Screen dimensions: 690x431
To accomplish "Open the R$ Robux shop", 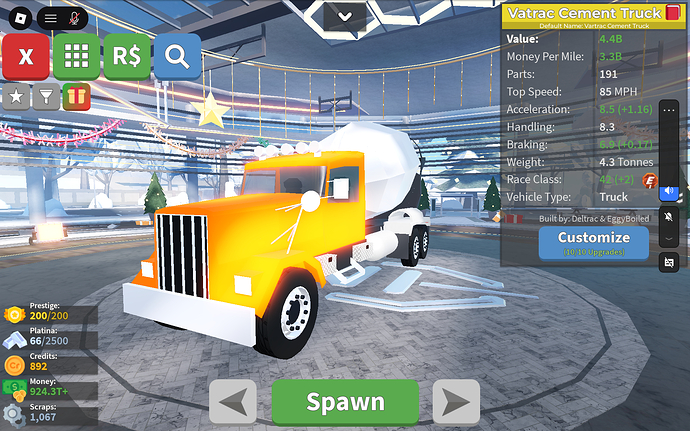I will (127, 57).
